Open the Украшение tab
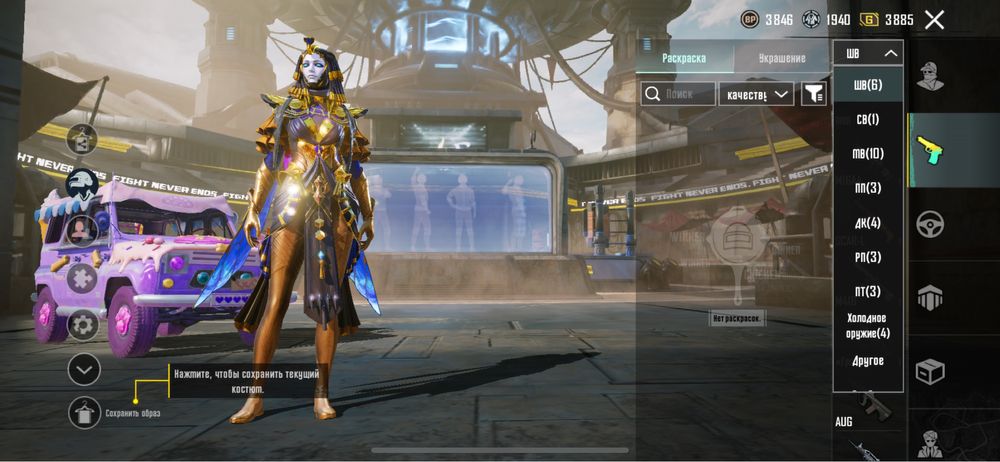The height and width of the screenshot is (462, 1000). click(x=782, y=58)
